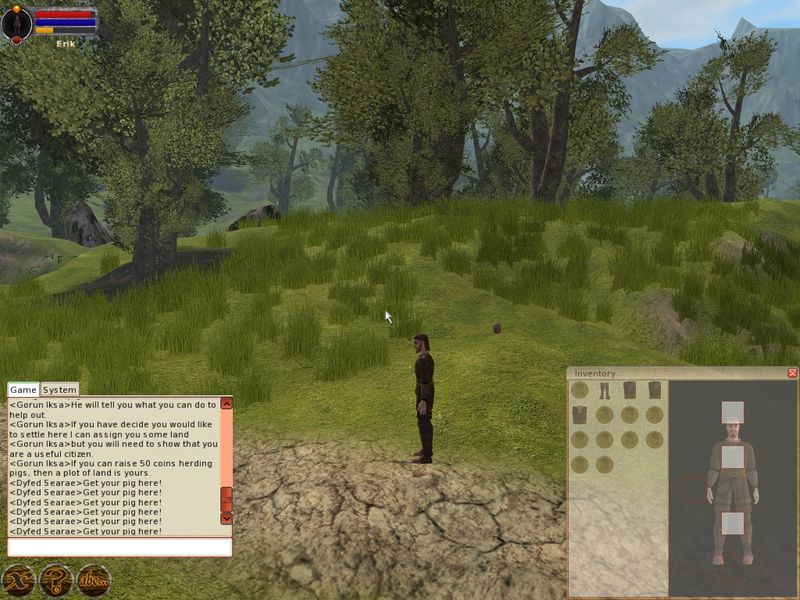The image size is (800, 600).
Task: Close the Inventory window
Action: [x=792, y=373]
